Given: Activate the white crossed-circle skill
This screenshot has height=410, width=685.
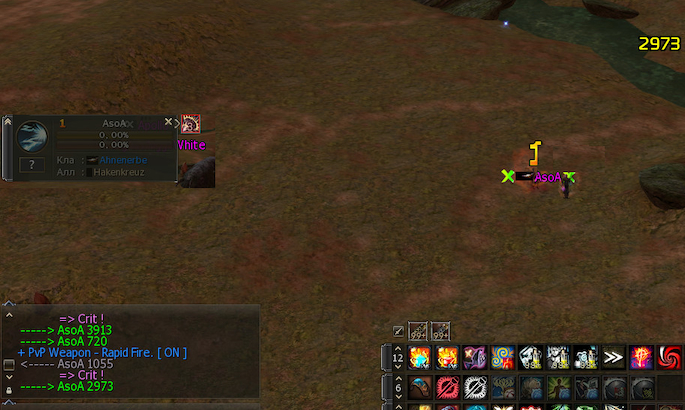Looking at the screenshot, I should click(474, 388).
